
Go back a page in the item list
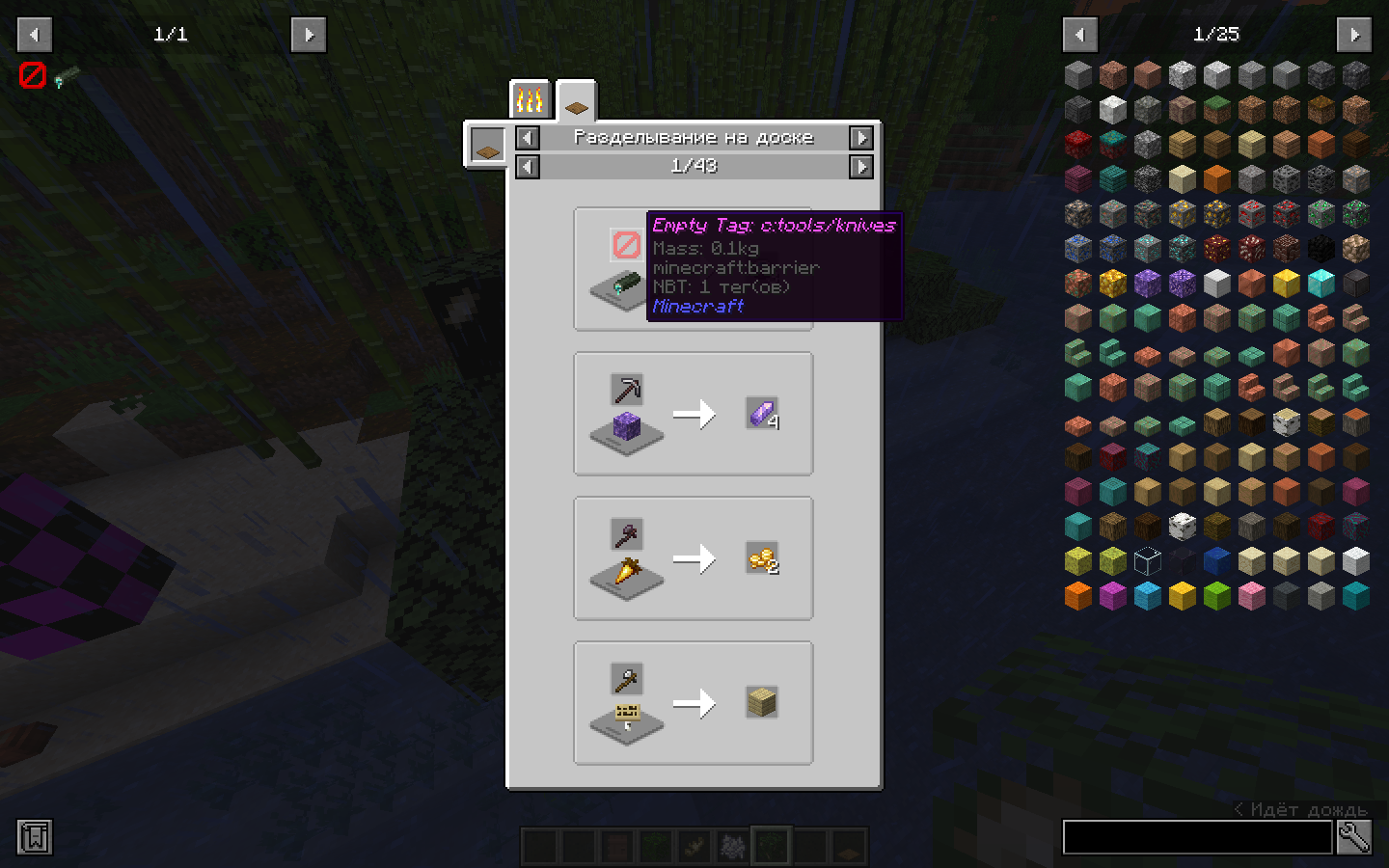[1079, 34]
